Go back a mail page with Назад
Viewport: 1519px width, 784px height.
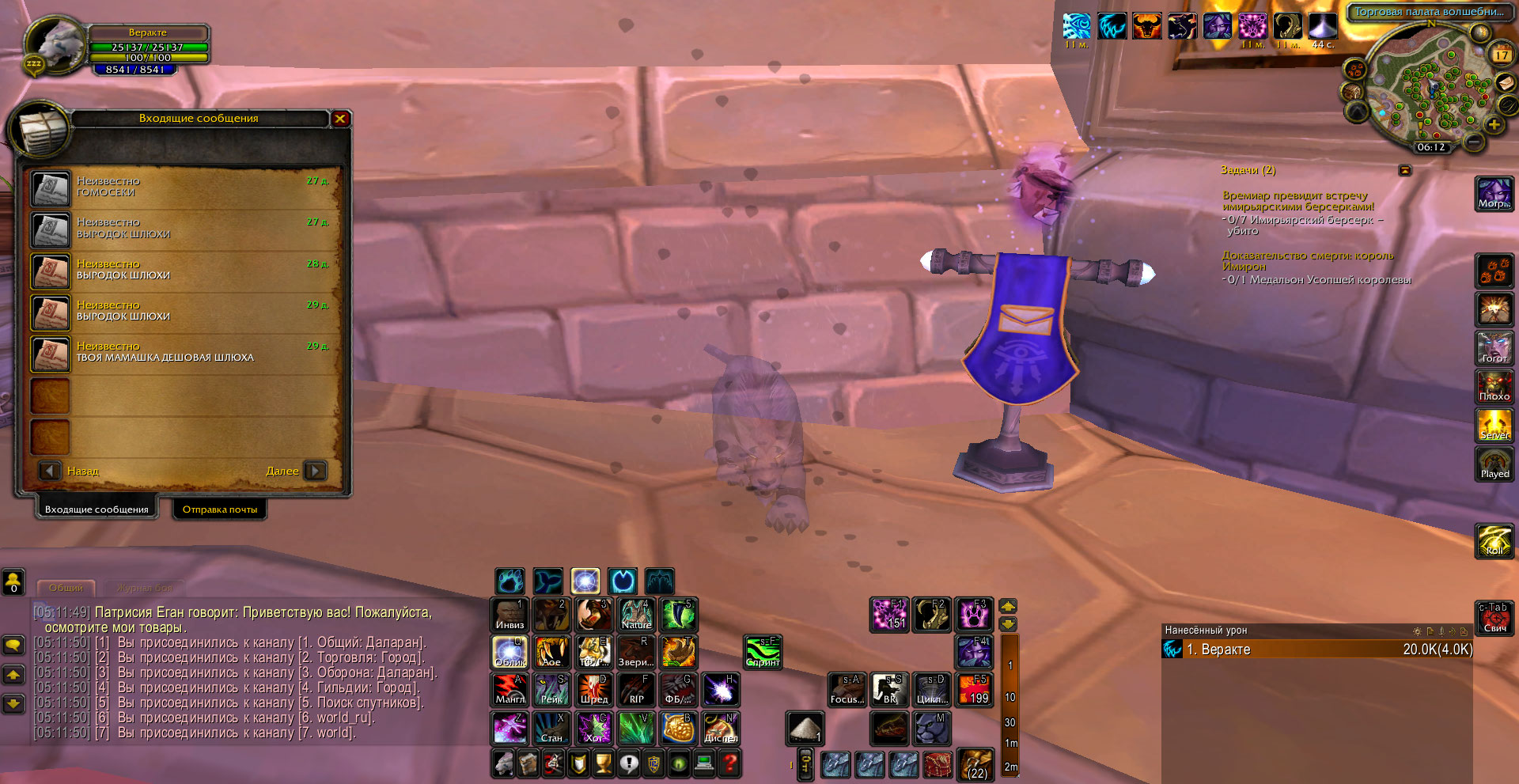[51, 471]
